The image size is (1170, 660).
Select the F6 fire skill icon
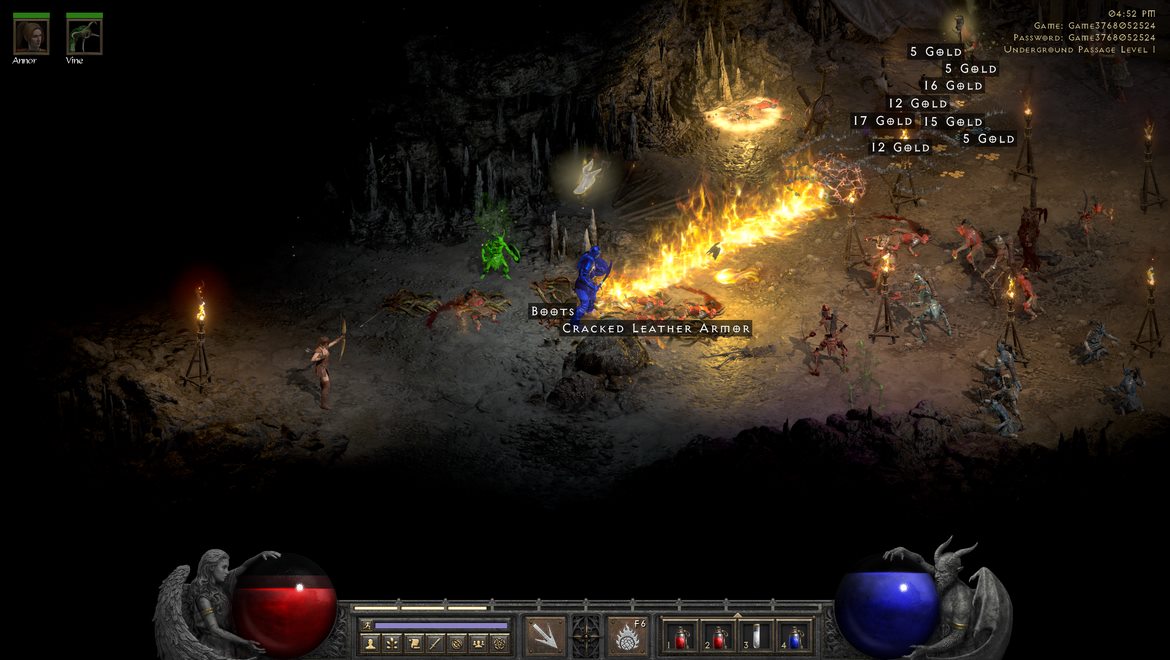coord(627,636)
